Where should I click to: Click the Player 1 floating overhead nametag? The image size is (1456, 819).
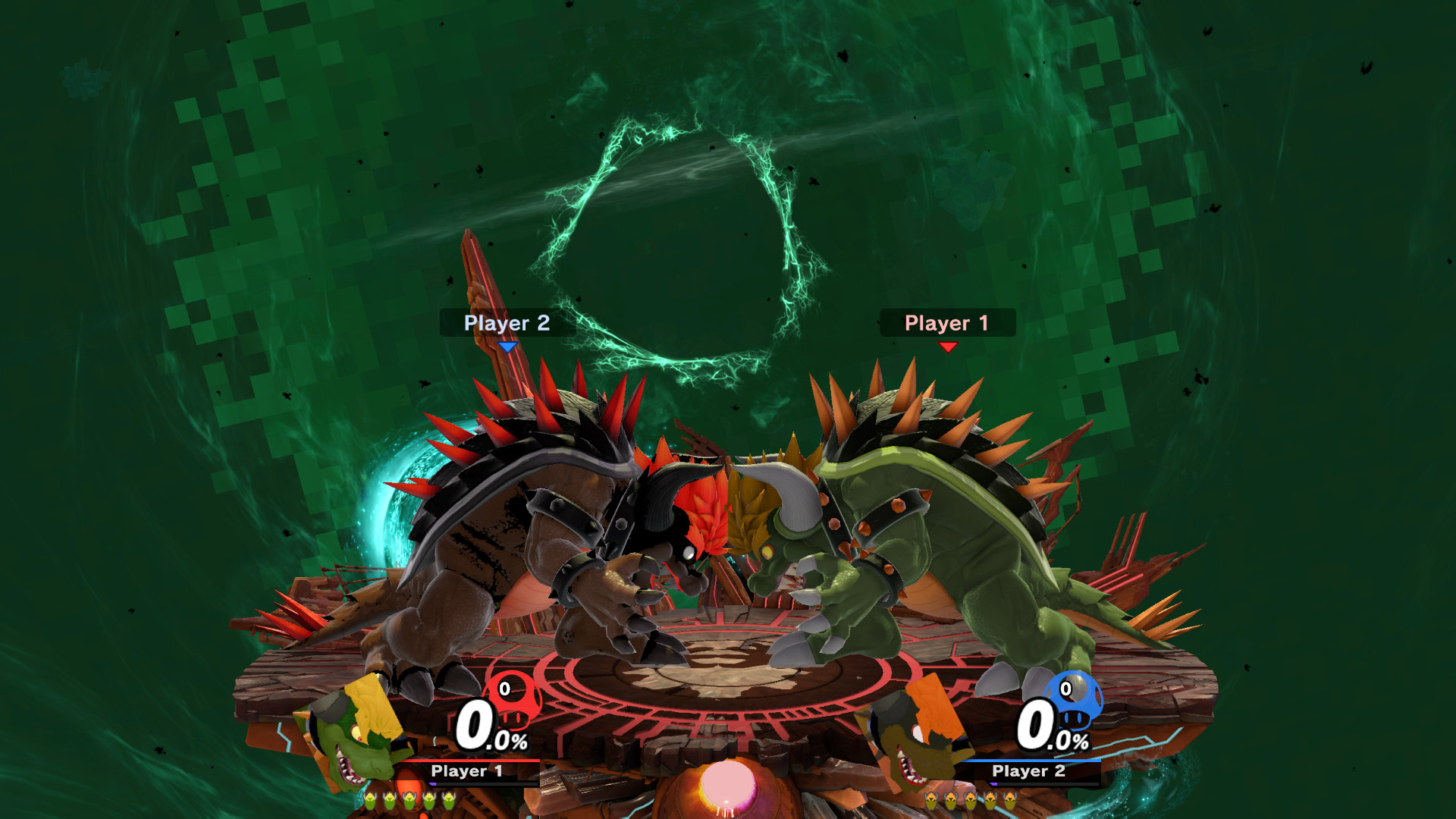946,324
